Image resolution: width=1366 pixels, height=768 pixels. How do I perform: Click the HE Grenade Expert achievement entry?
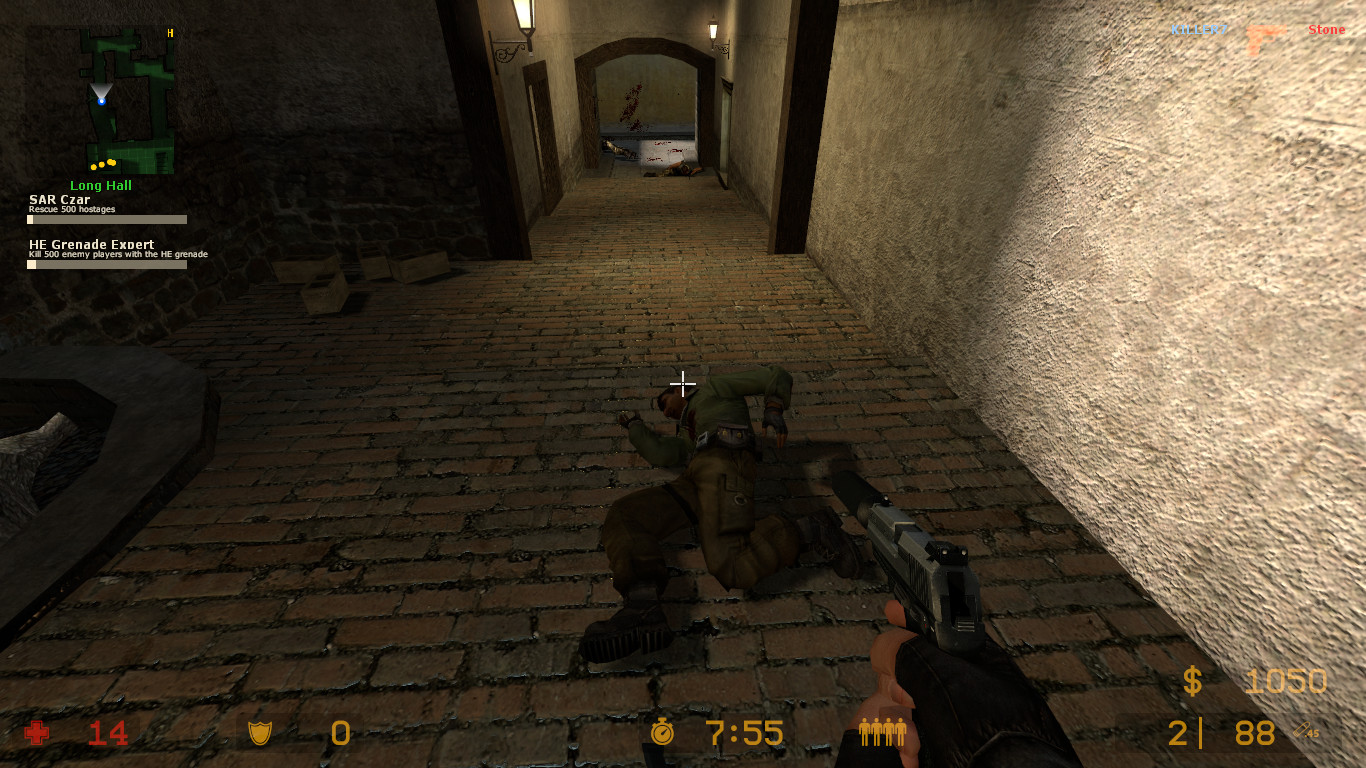click(92, 244)
